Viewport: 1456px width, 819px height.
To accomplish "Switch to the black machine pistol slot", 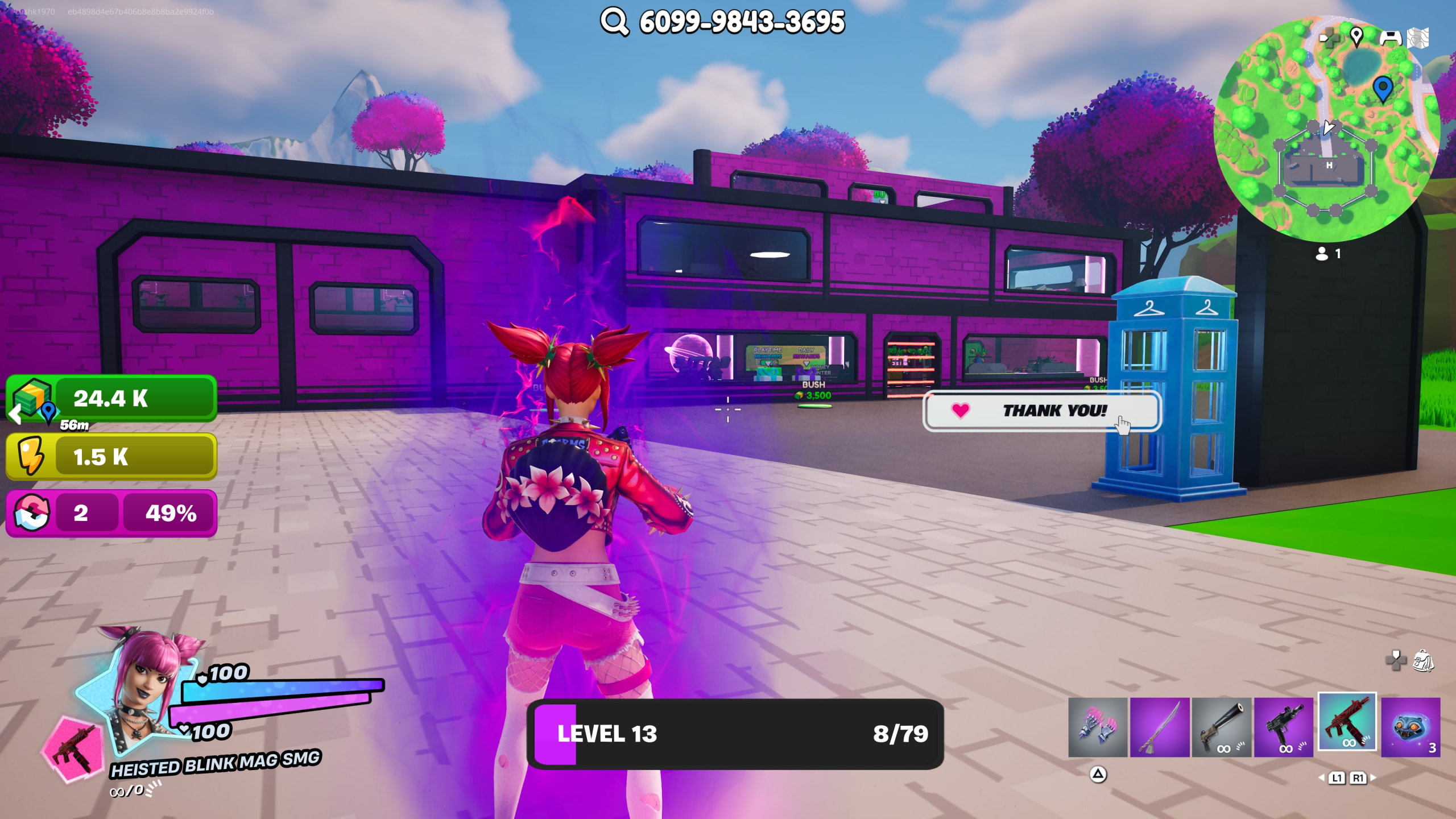I will tap(1284, 727).
